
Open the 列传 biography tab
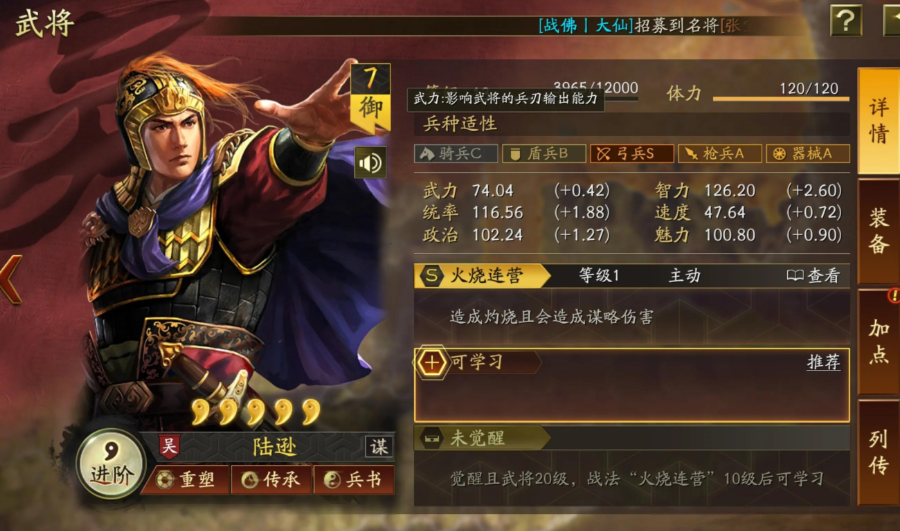878,452
